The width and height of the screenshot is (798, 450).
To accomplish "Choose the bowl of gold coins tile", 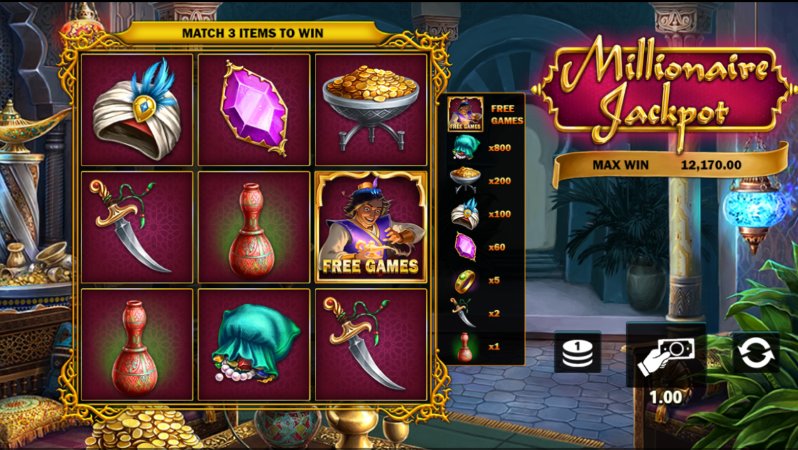I will tap(371, 110).
